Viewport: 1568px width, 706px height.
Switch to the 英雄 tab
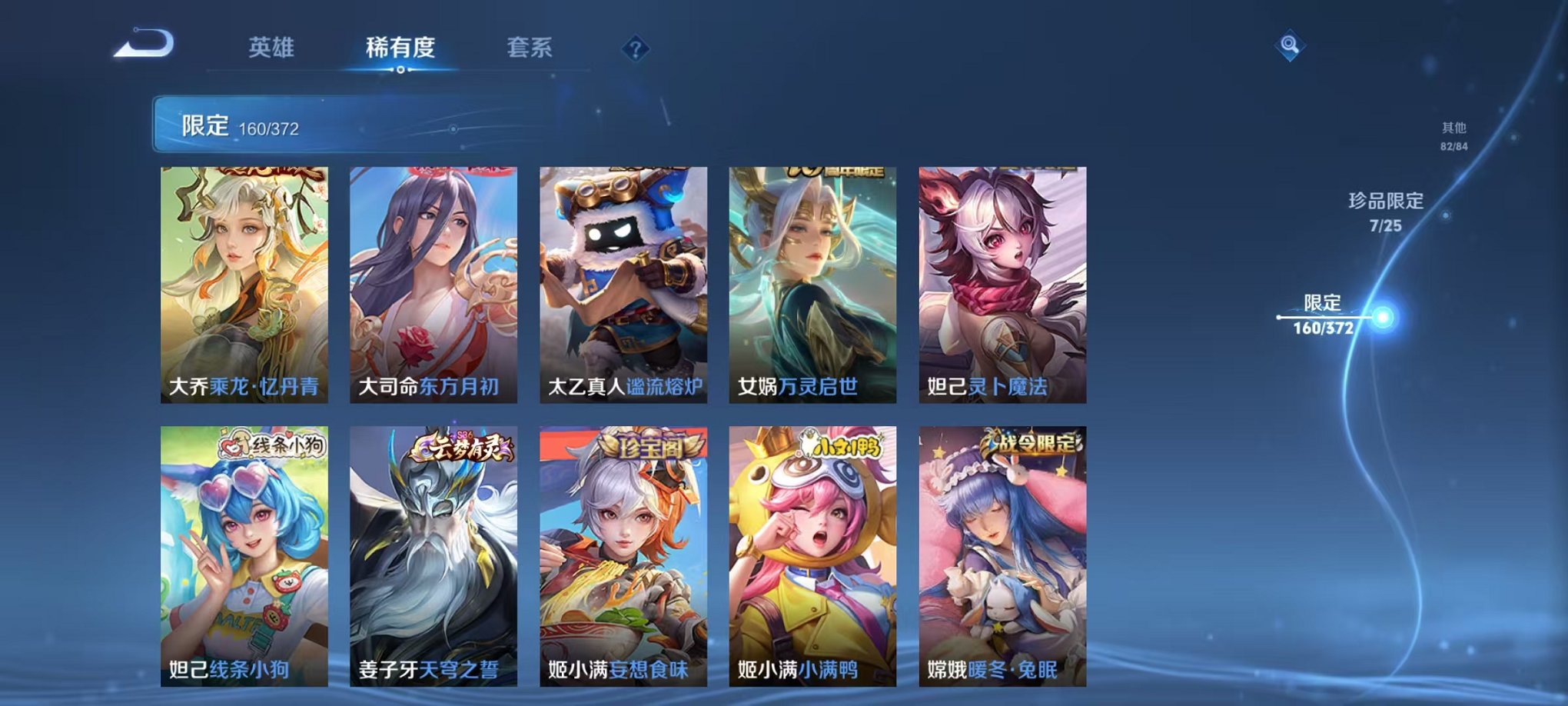coord(273,46)
